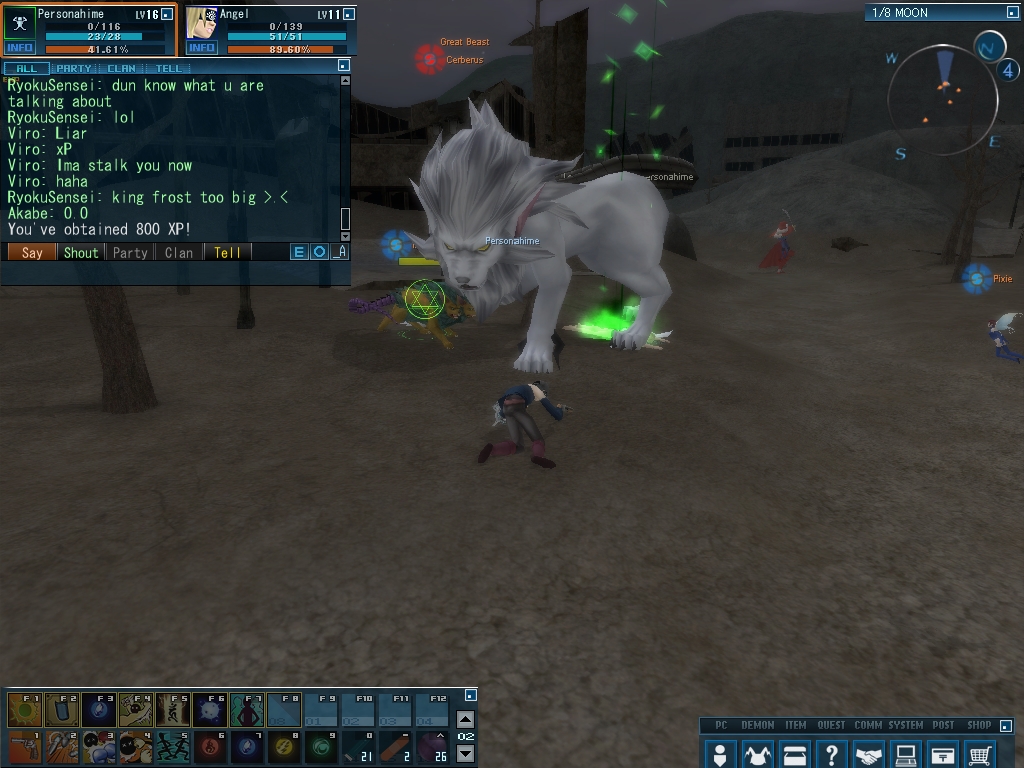Viewport: 1024px width, 768px height.
Task: Choose the Shout chat mode
Action: point(81,253)
